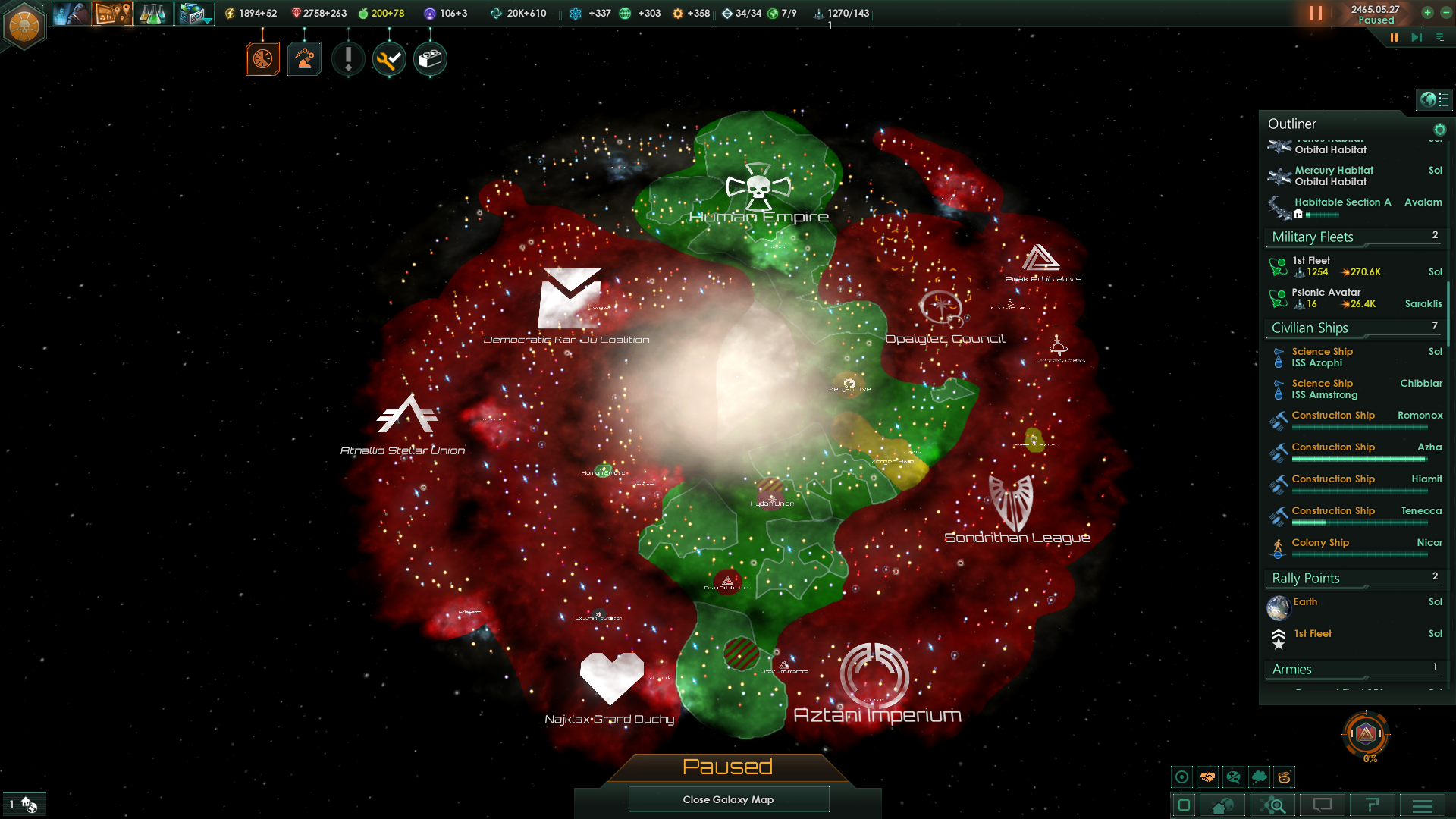Collapse the Civilian Ships section

coord(1309,328)
